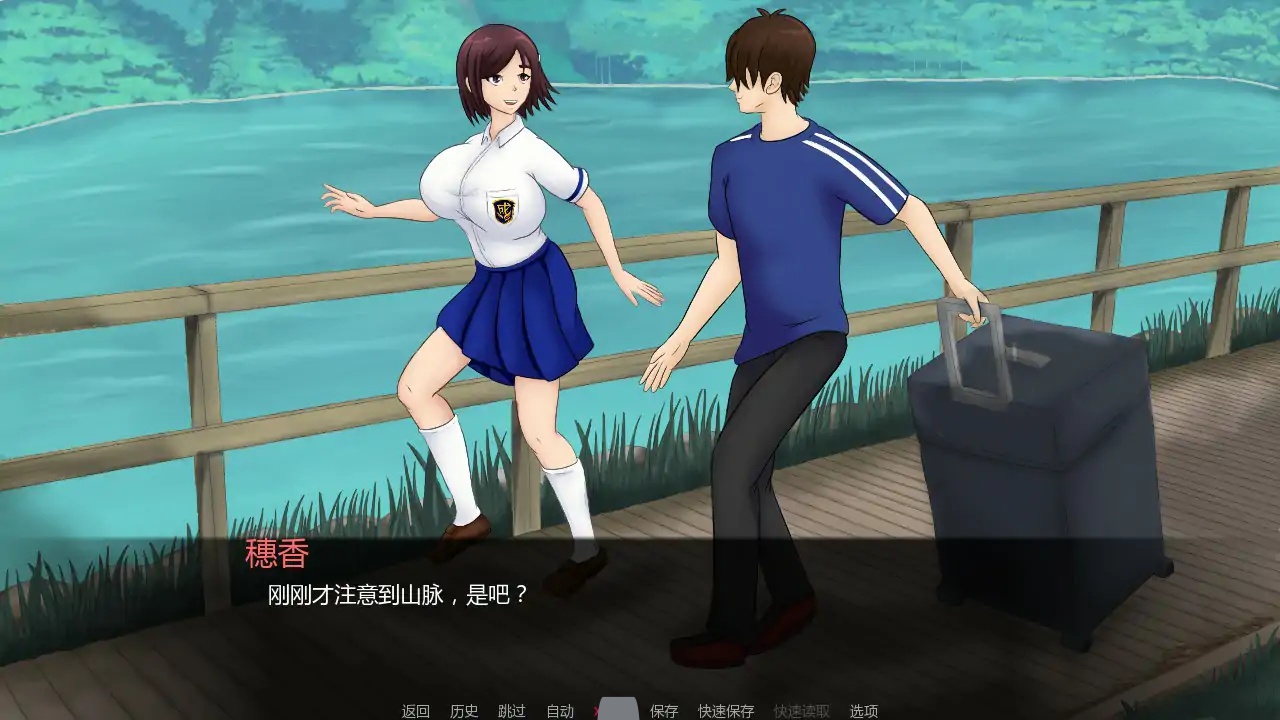Click the grayed-out 快速读取 quick load
1280x720 pixels.
[x=800, y=708]
